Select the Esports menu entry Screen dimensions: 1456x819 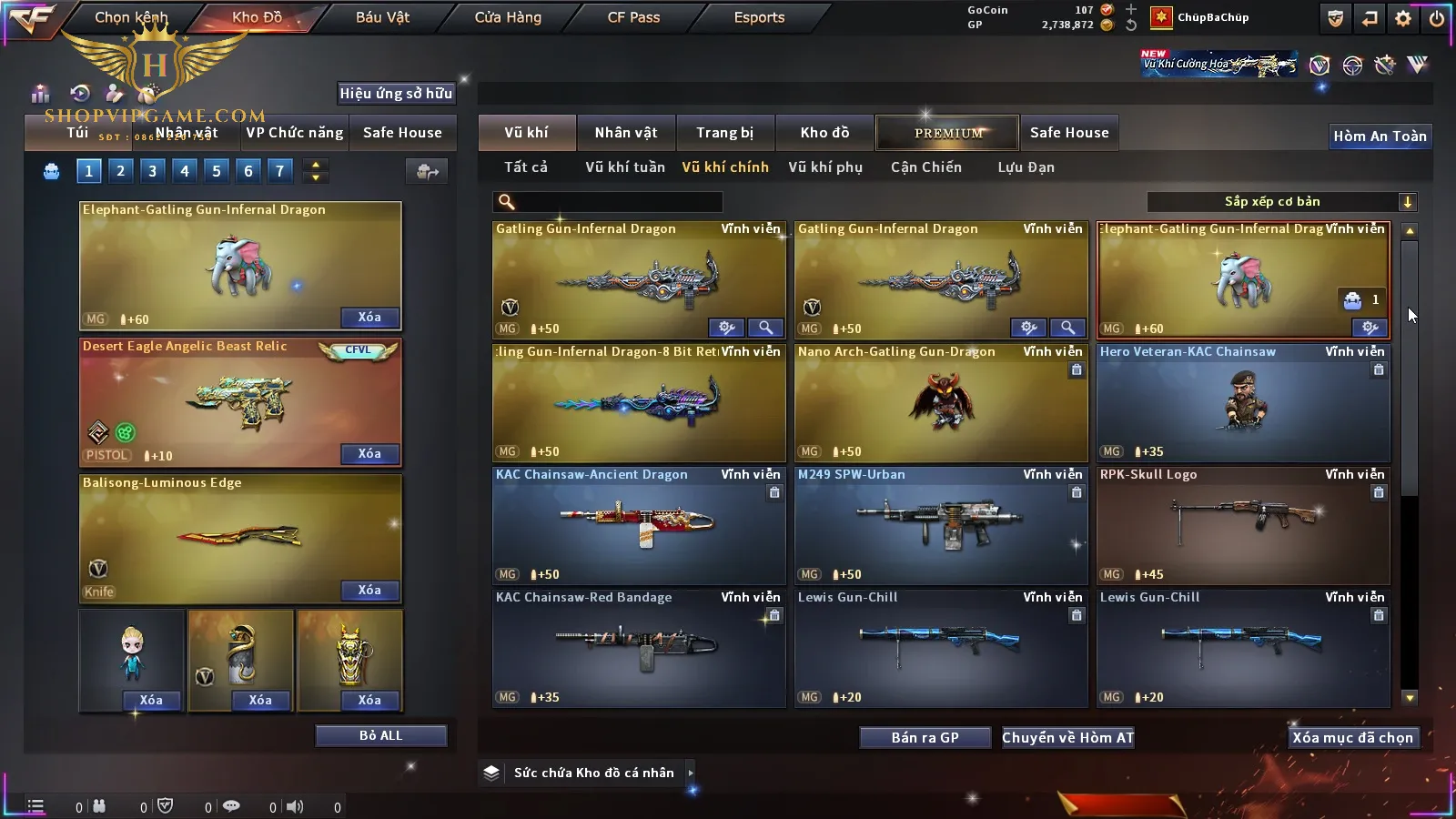coord(759,17)
